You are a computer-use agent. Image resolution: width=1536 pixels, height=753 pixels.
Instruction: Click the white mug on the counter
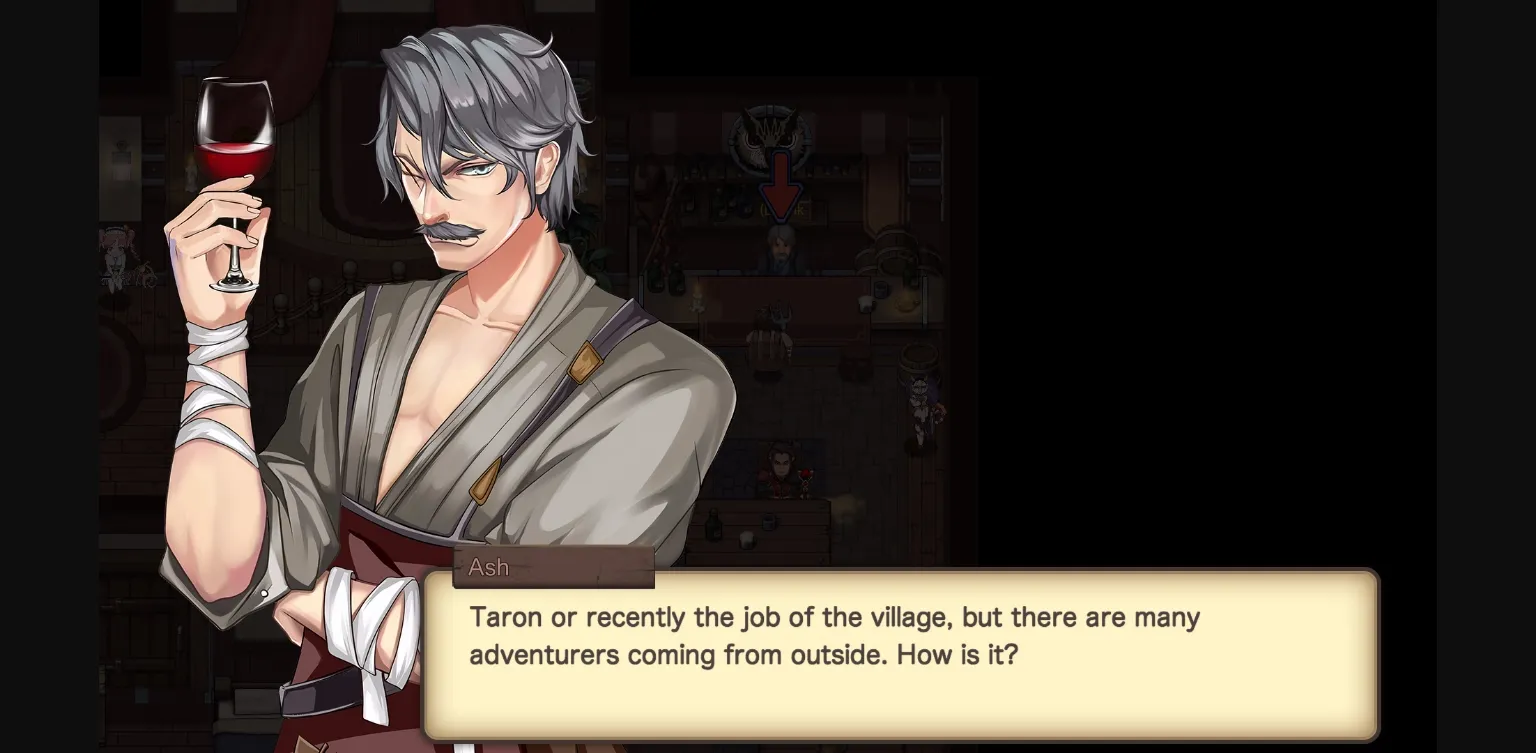point(866,302)
